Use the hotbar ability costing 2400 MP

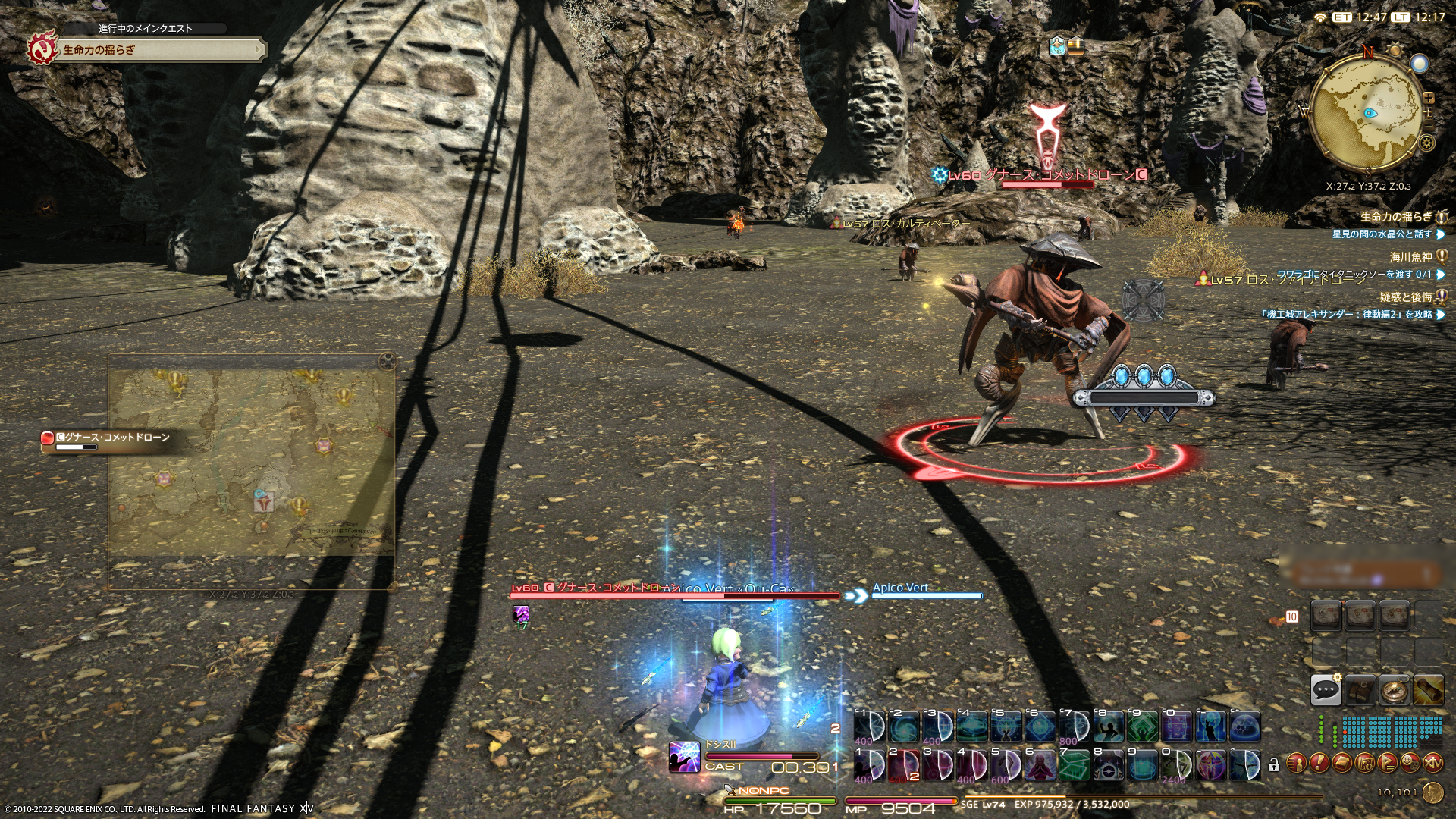pyautogui.click(x=1176, y=764)
